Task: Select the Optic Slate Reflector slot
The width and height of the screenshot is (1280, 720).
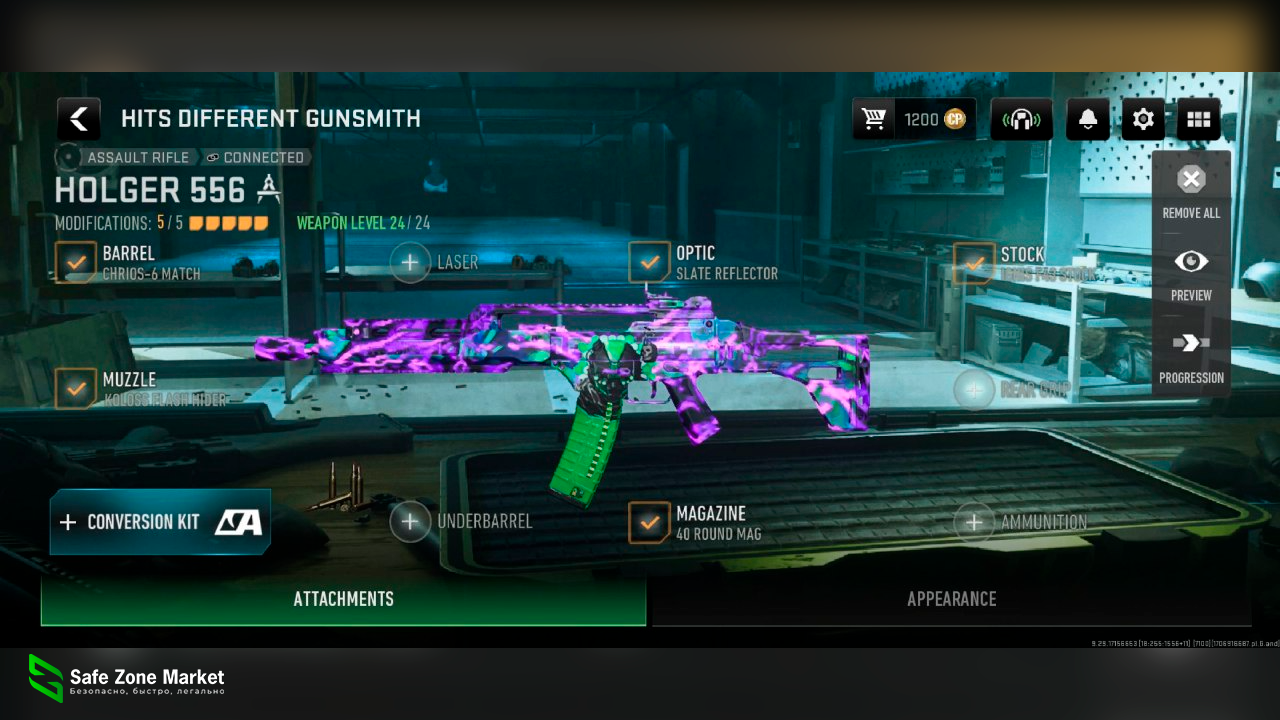Action: point(650,263)
